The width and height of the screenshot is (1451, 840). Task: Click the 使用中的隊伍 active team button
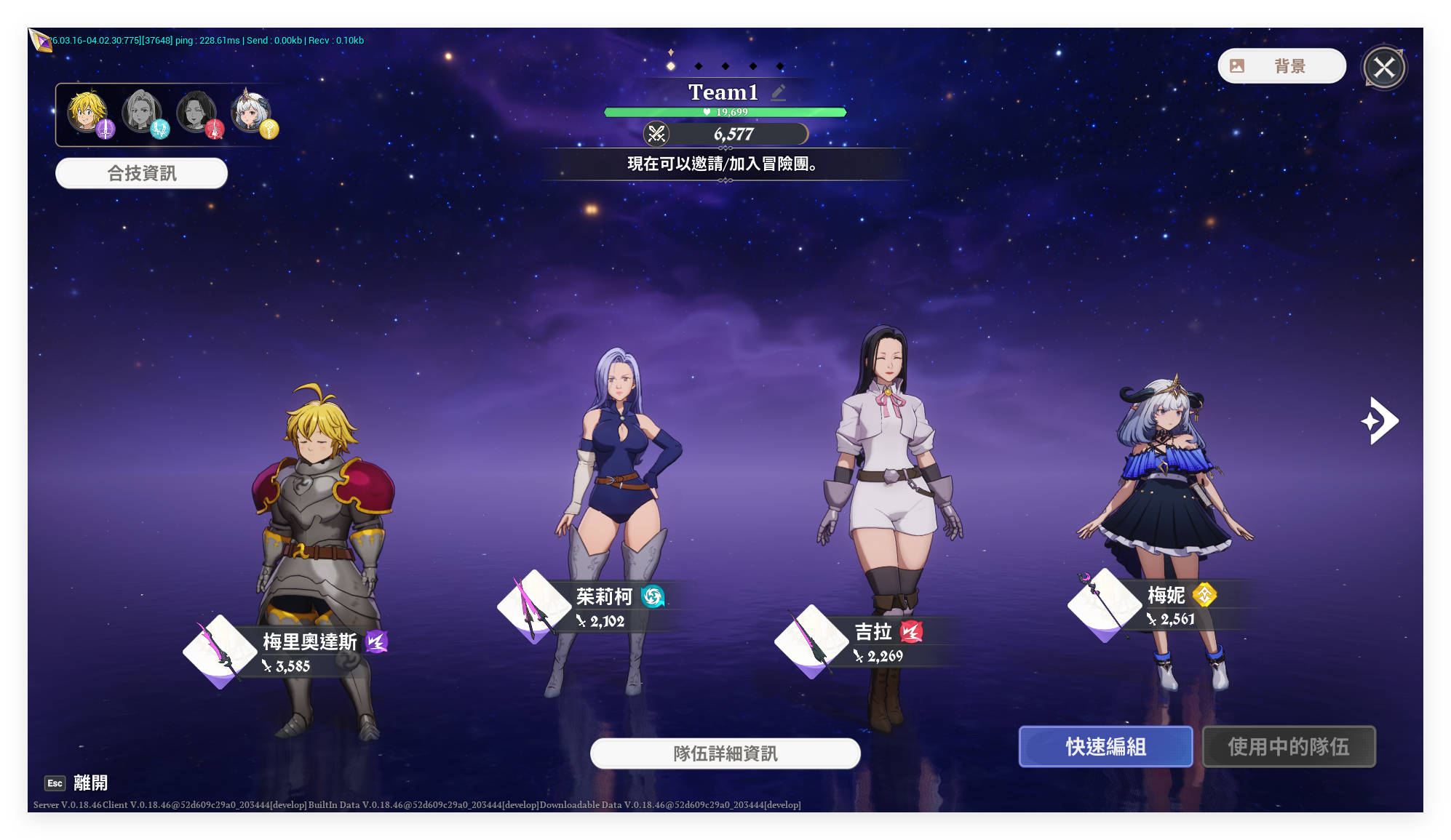coord(1288,746)
